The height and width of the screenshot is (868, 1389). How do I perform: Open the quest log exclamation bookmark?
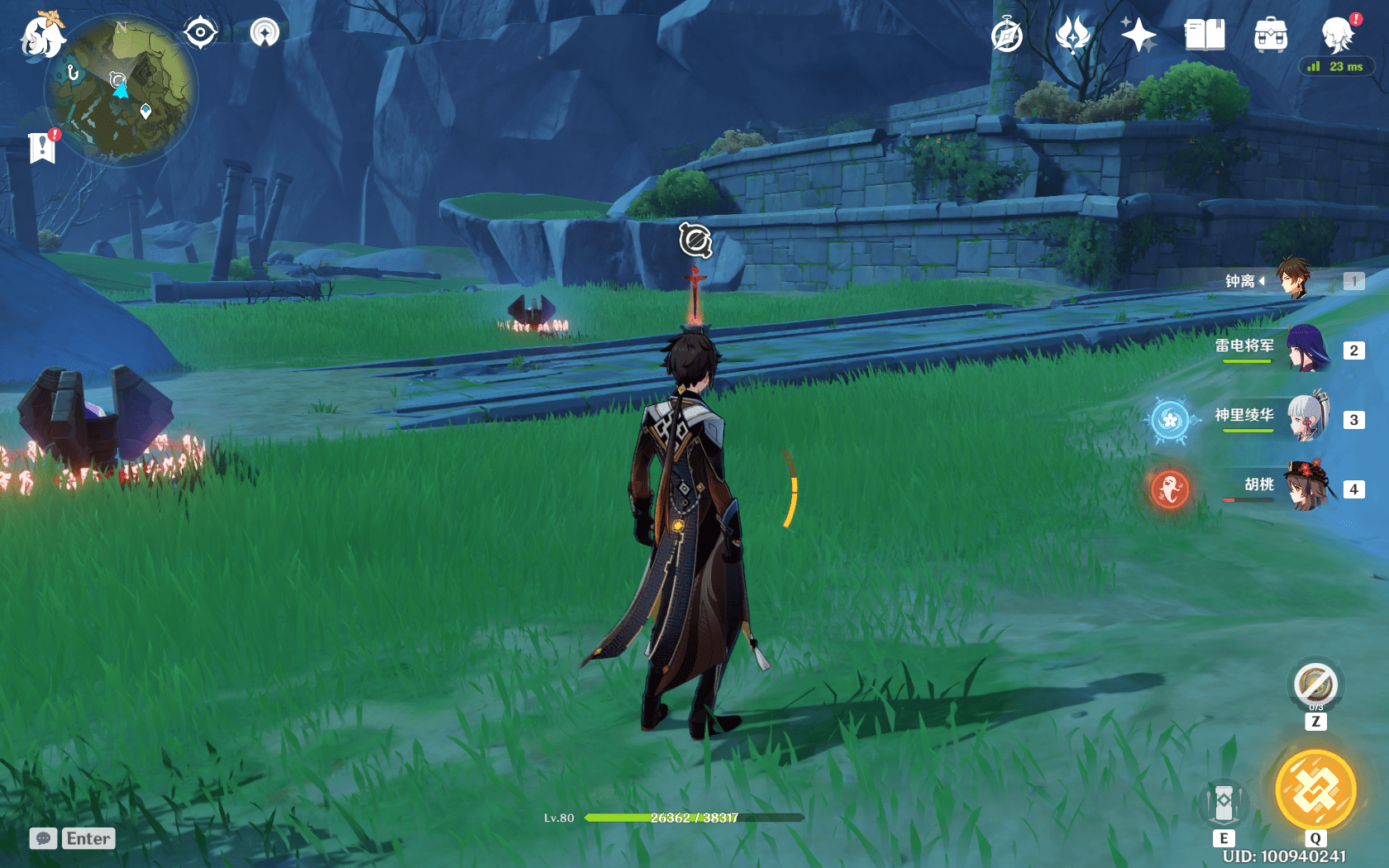42,147
